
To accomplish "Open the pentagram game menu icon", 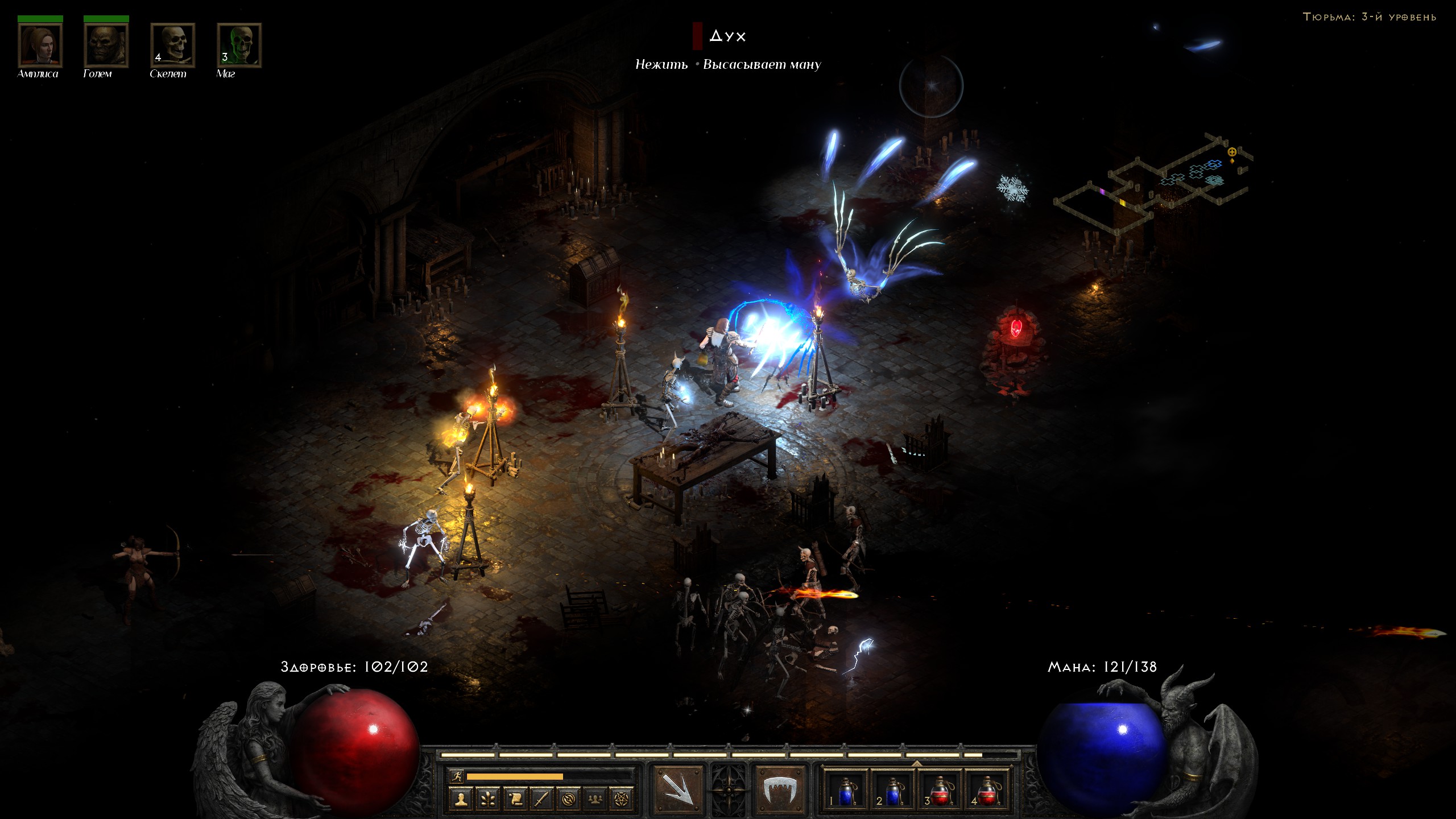I will 622,799.
